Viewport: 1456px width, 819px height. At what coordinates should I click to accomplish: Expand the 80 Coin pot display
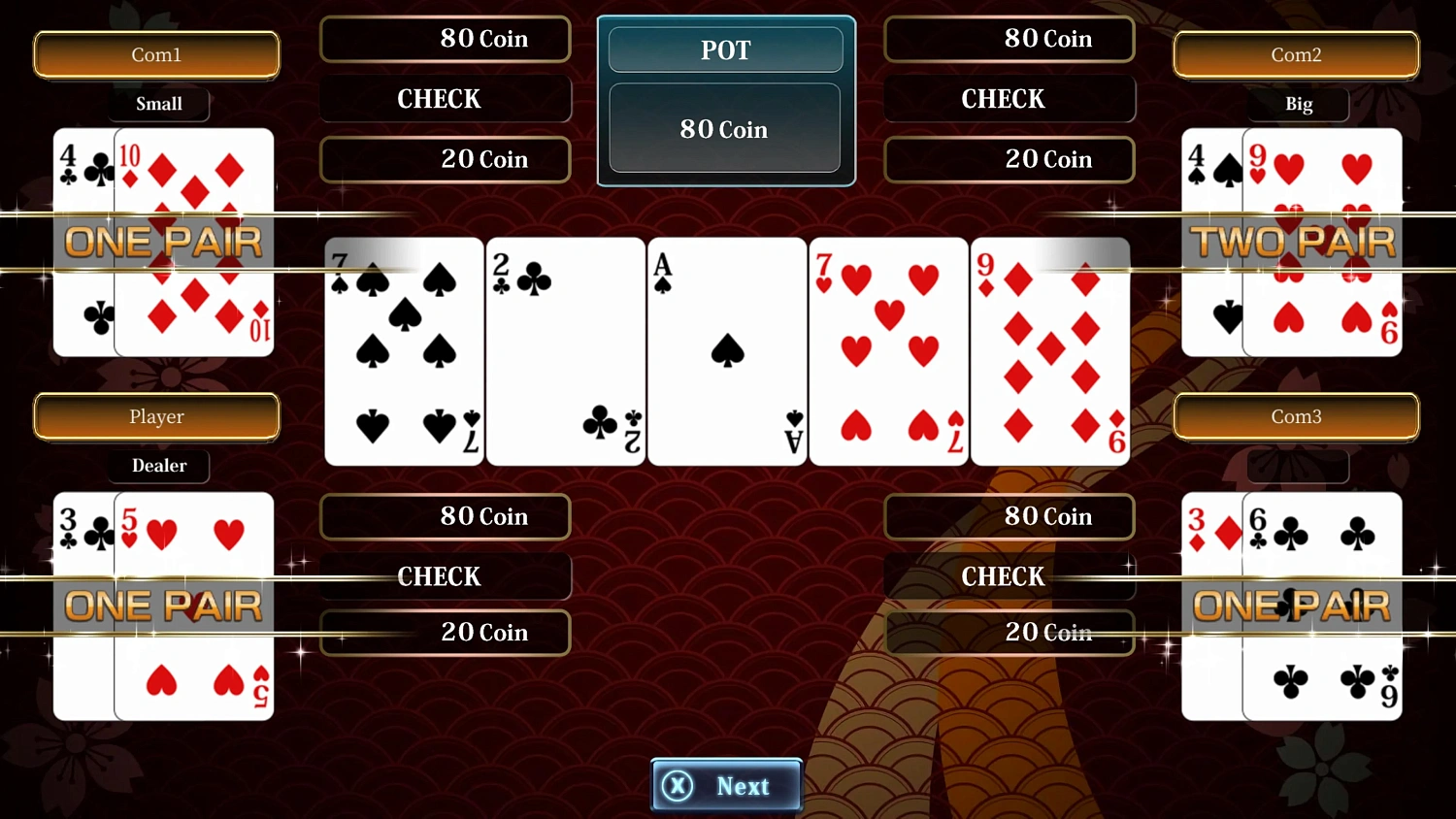point(724,128)
